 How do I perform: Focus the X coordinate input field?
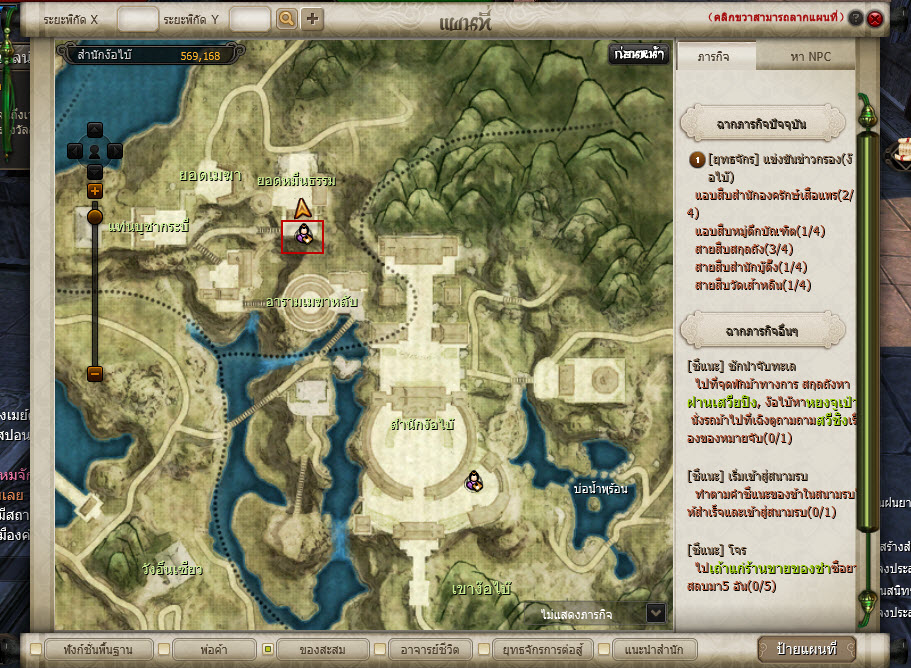point(137,18)
